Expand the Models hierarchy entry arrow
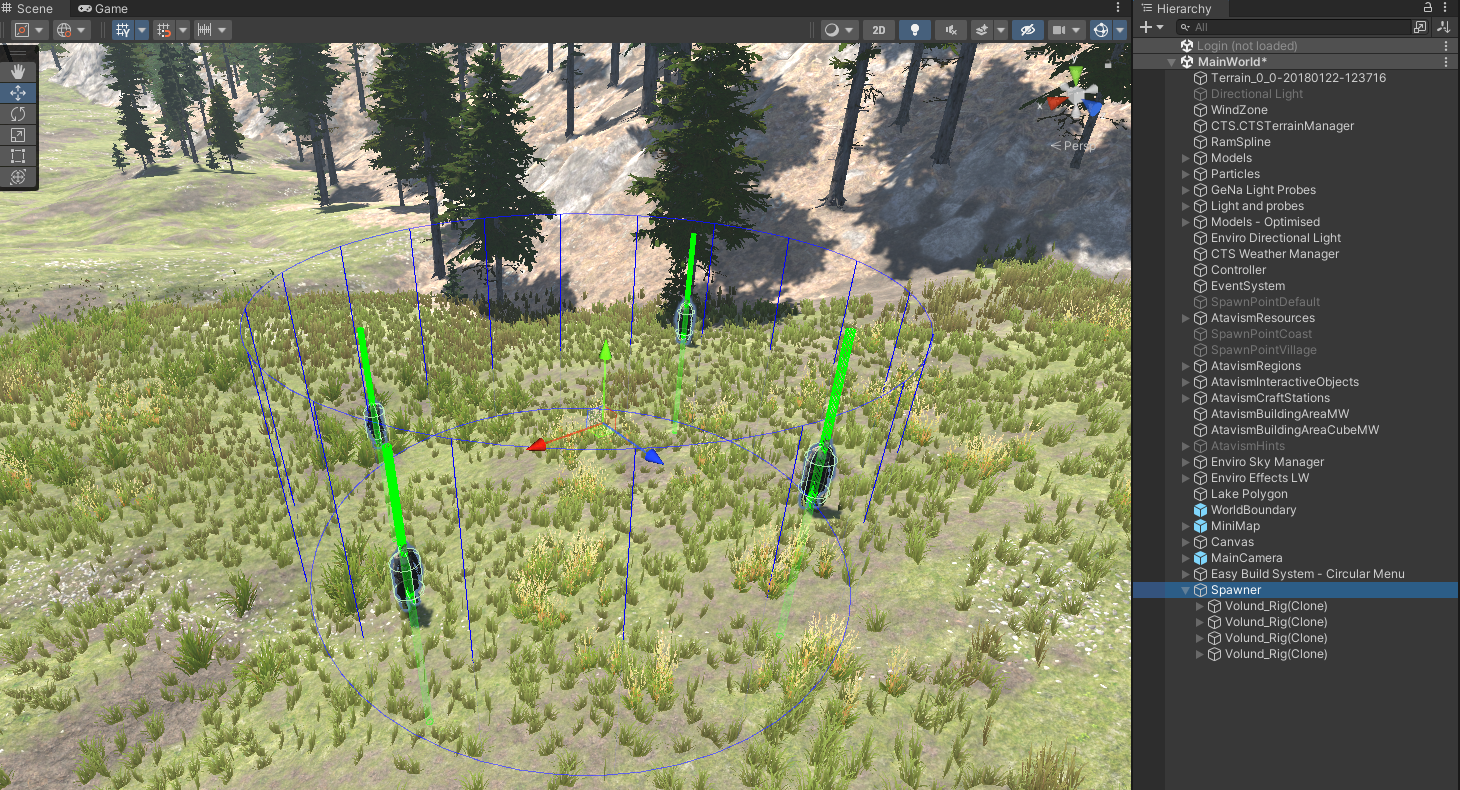Screen dimensions: 1460x790 pyautogui.click(x=1186, y=158)
